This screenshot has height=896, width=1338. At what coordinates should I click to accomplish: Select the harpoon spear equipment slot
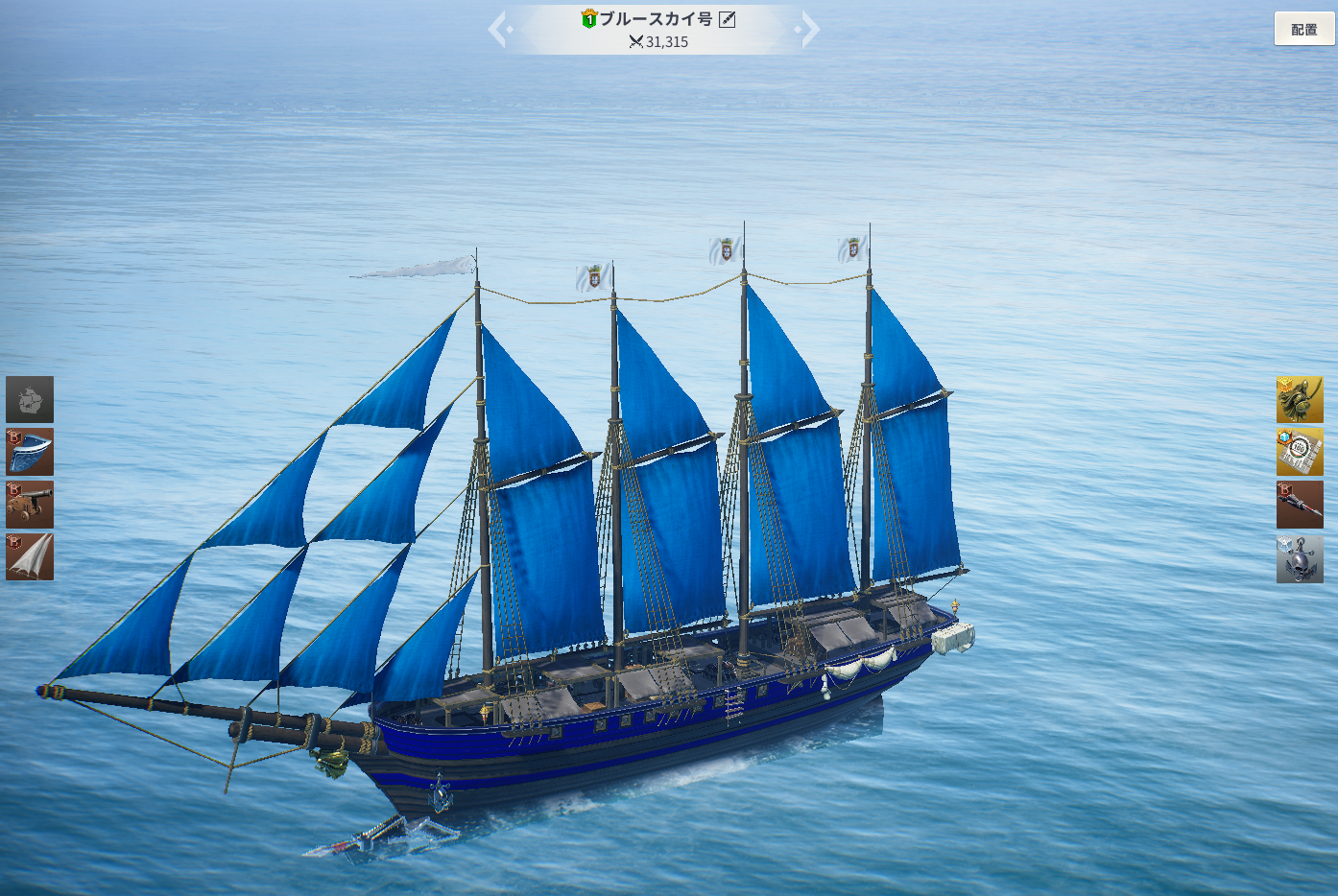click(x=1300, y=505)
